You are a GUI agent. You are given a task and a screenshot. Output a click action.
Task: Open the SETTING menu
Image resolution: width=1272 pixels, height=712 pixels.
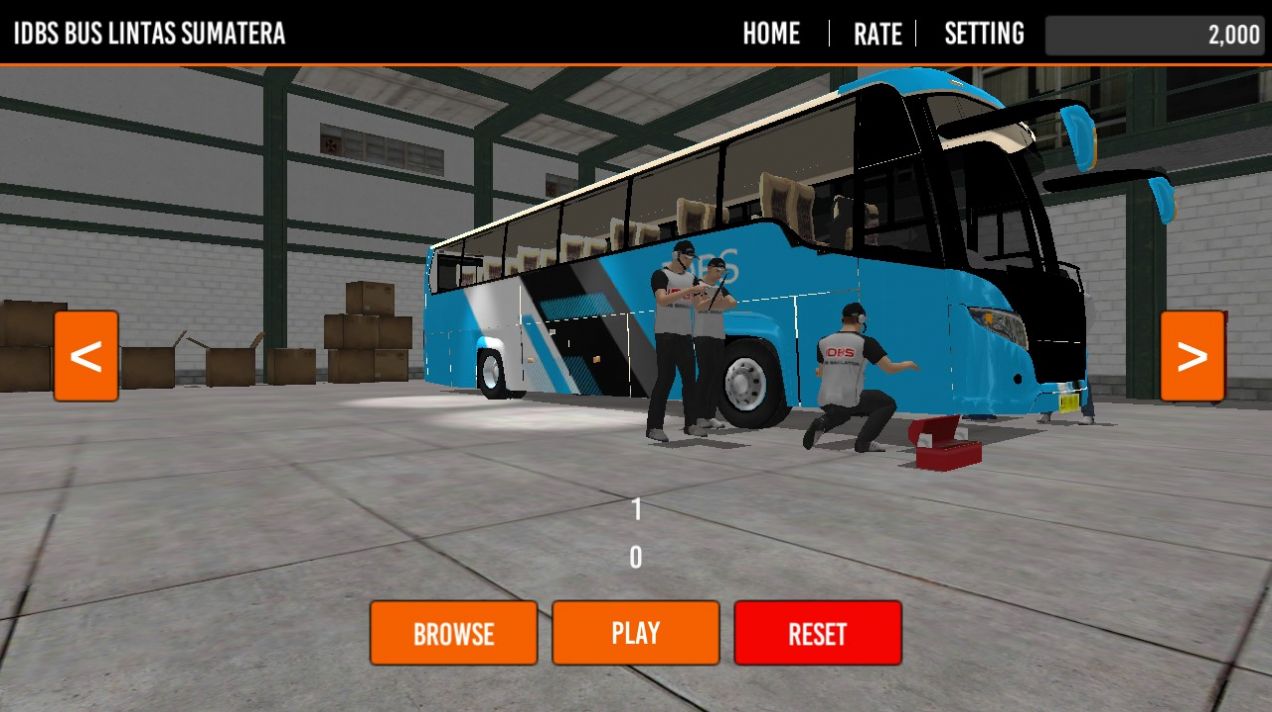984,34
